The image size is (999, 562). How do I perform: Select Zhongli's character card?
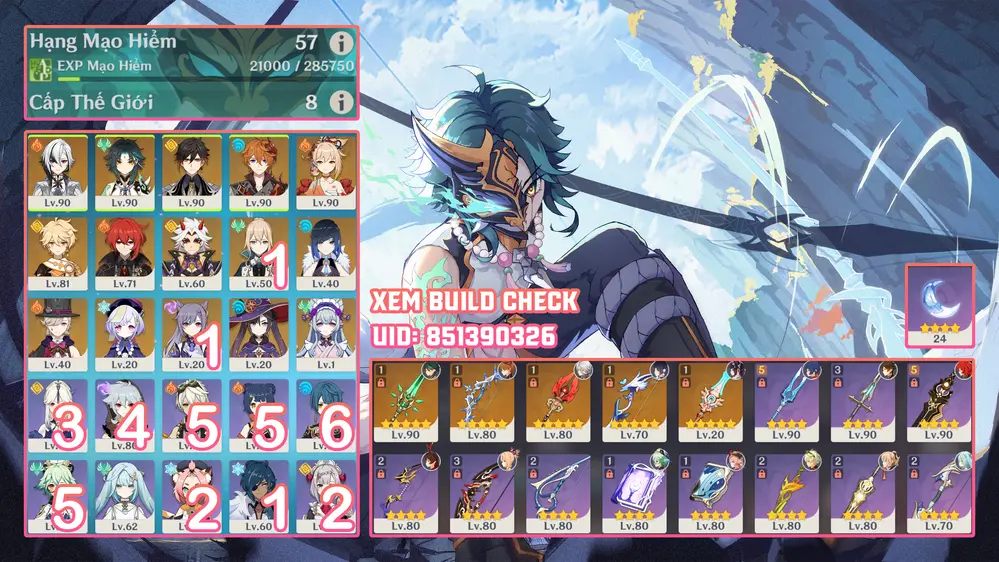pyautogui.click(x=193, y=170)
